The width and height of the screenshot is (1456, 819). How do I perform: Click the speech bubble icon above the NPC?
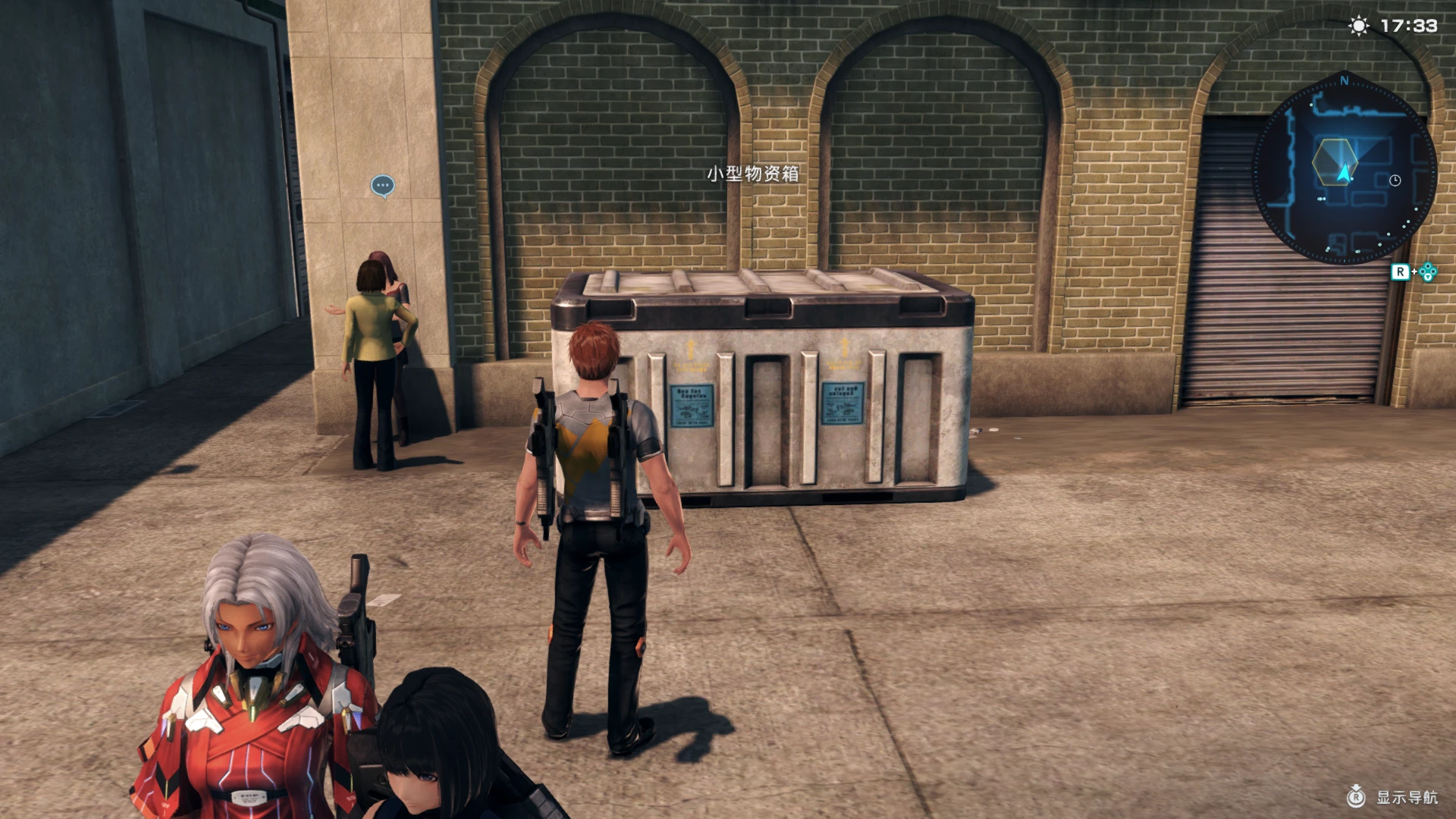click(383, 184)
